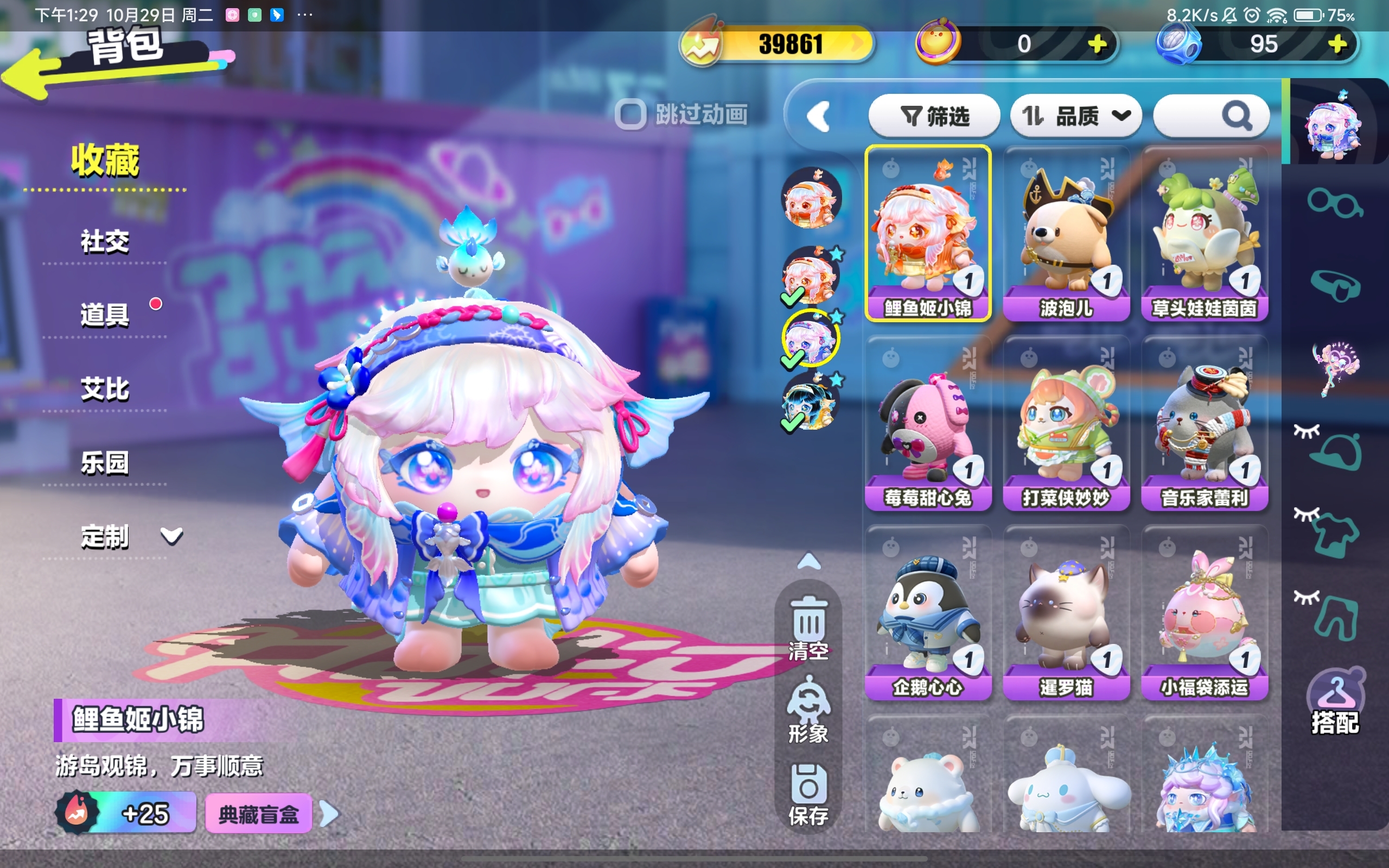Save the outfit with 保存 button

(808, 795)
